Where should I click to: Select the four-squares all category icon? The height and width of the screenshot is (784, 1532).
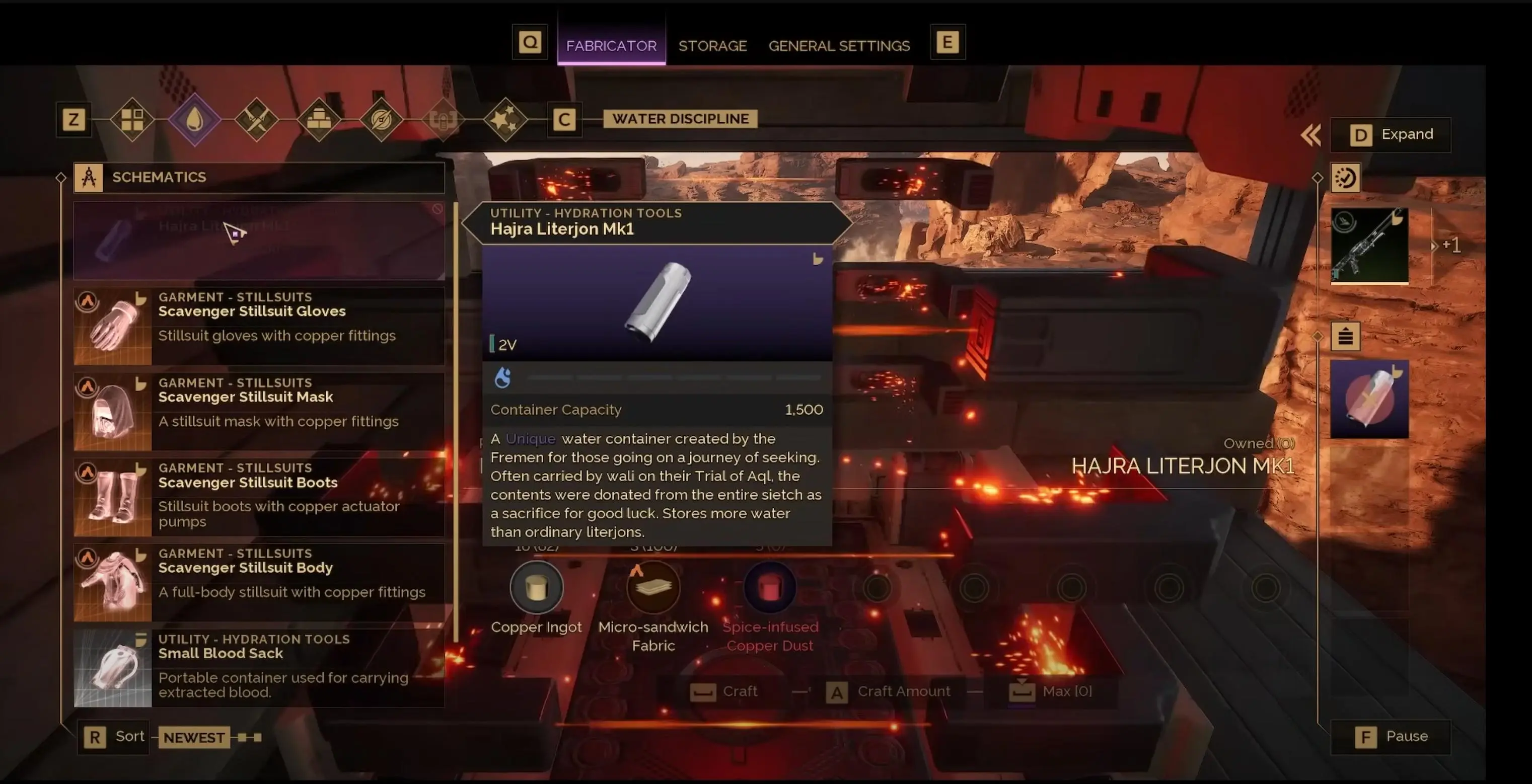click(x=132, y=119)
